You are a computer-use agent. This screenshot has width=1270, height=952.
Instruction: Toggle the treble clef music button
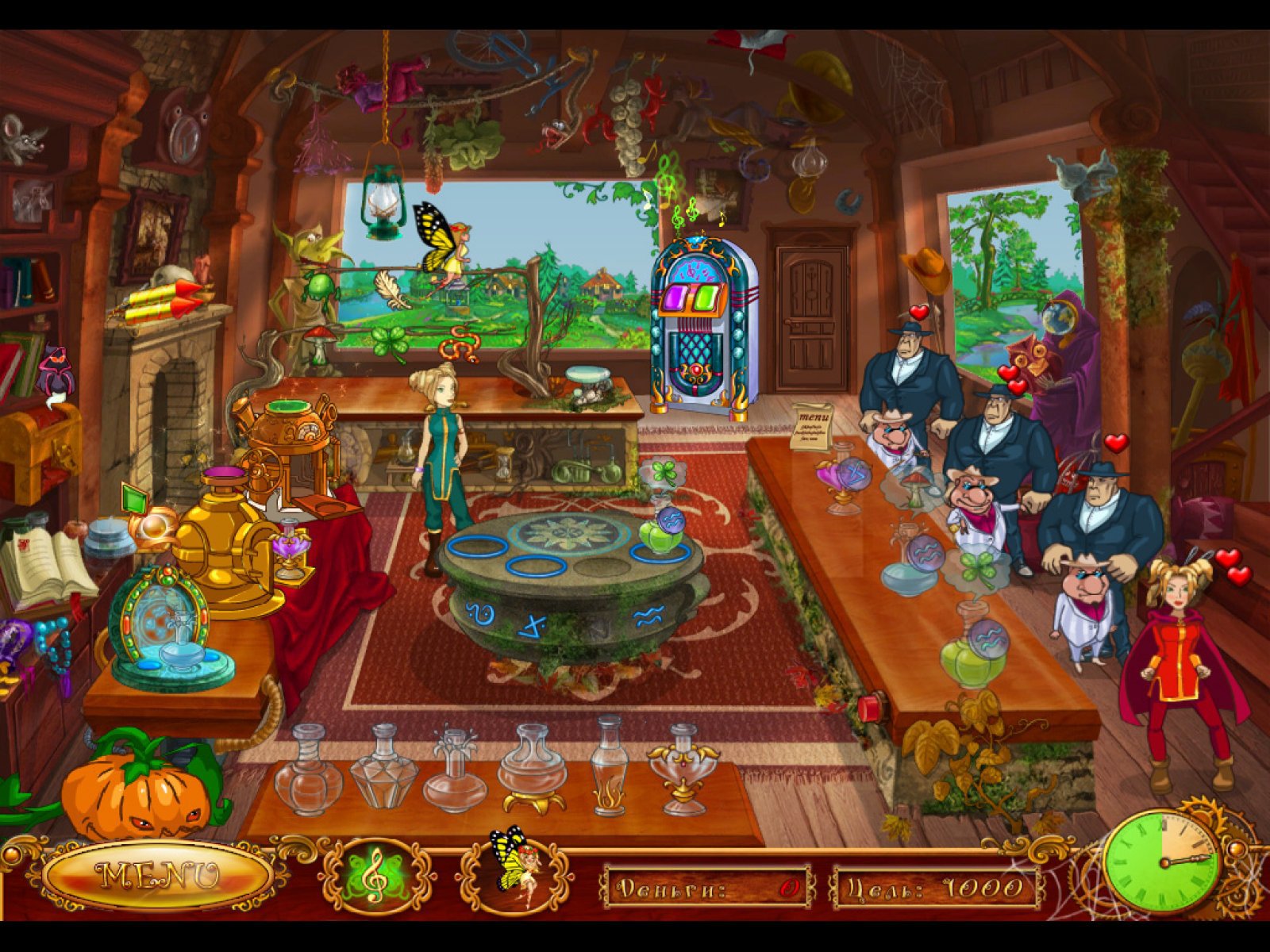pyautogui.click(x=376, y=876)
